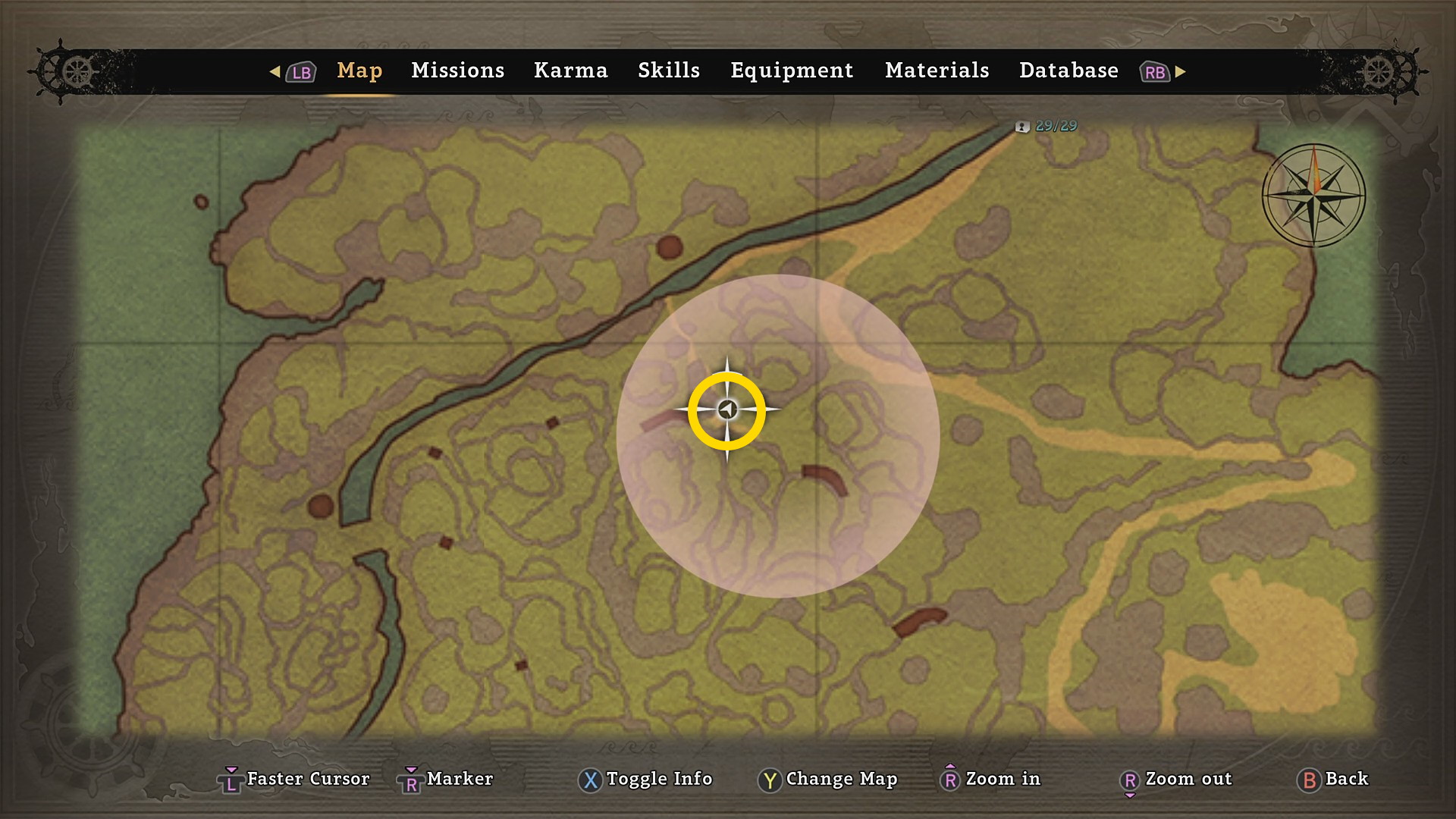
Task: Select the Karma tab
Action: 570,71
